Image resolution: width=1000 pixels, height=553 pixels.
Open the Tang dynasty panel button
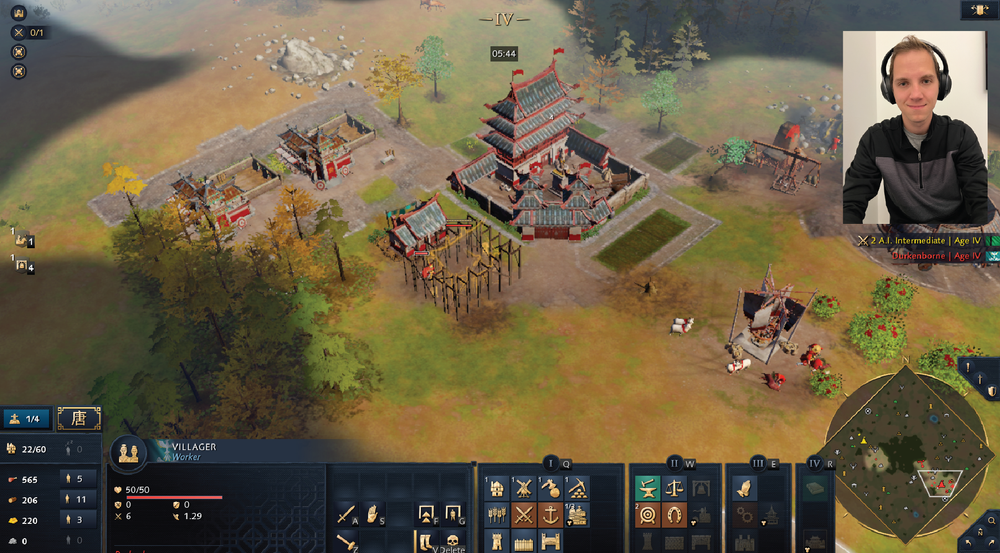(x=78, y=418)
